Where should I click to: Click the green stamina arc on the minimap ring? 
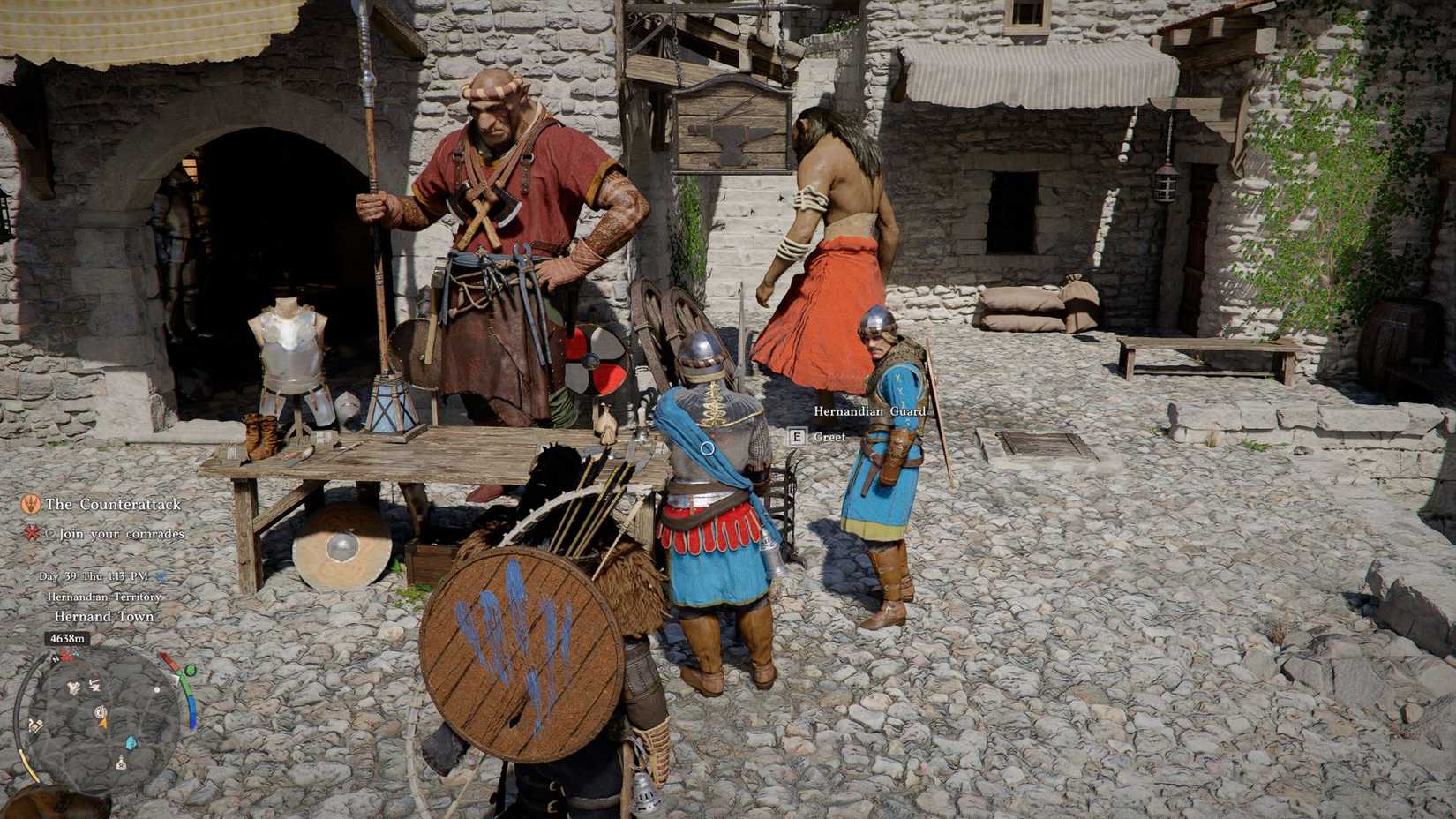pyautogui.click(x=184, y=685)
